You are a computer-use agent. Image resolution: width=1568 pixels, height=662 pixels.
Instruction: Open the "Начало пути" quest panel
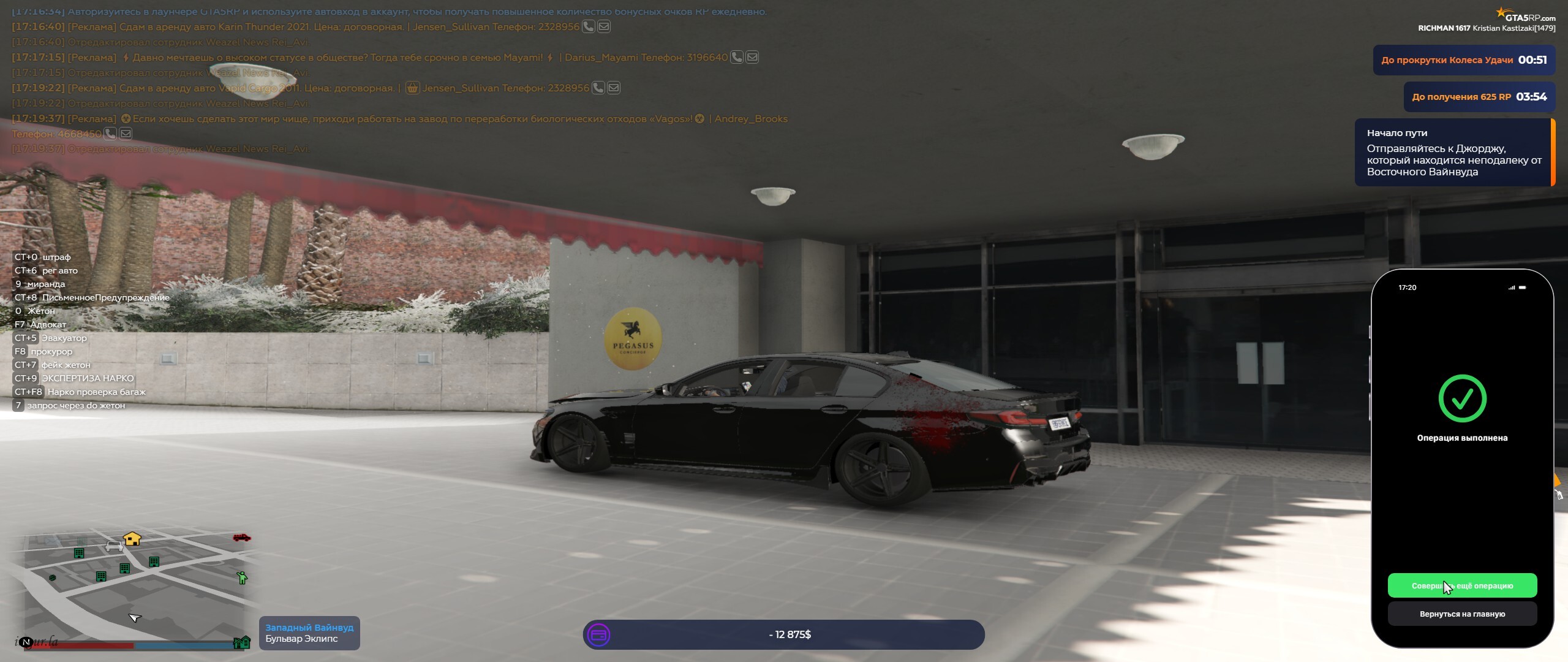coord(1455,151)
